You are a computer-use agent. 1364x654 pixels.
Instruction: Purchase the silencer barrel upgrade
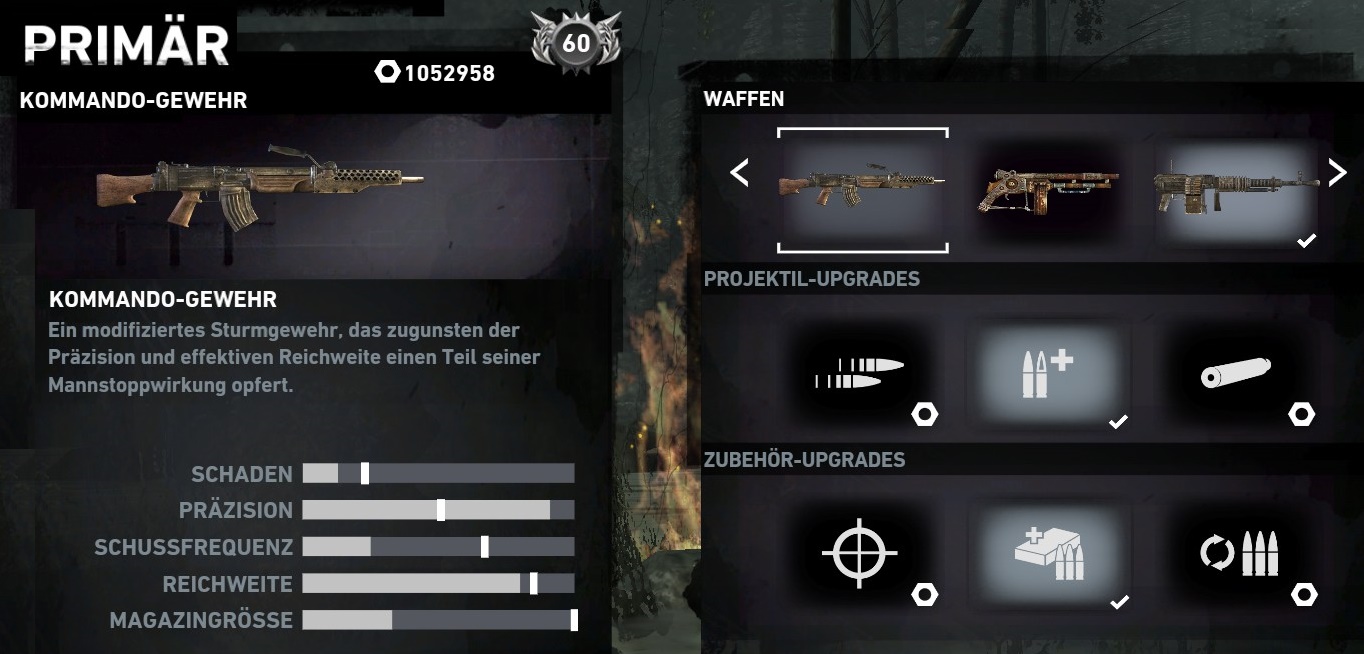[1236, 374]
